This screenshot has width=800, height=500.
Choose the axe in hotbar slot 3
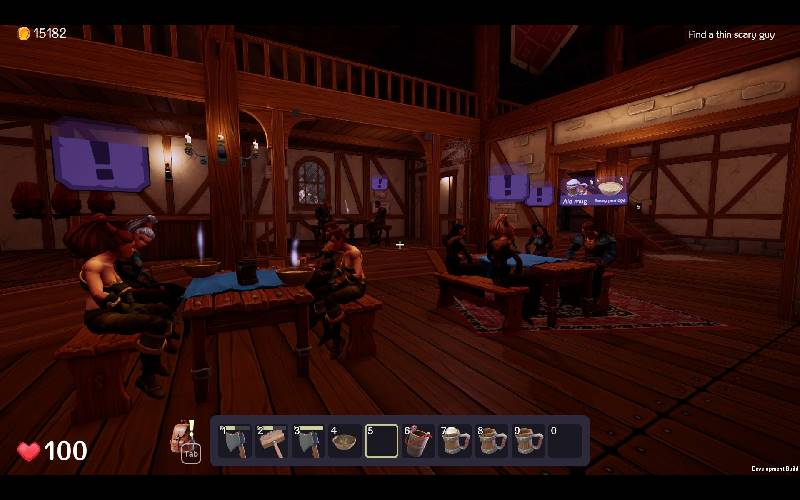[308, 441]
